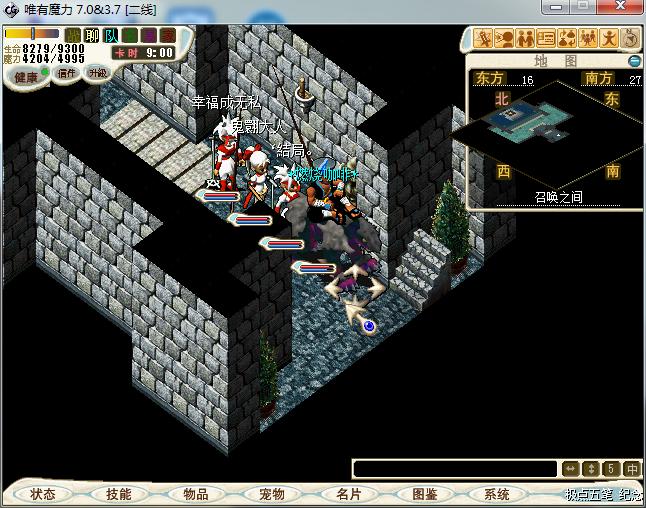
Task: Open the 信件 mail button
Action: click(67, 73)
